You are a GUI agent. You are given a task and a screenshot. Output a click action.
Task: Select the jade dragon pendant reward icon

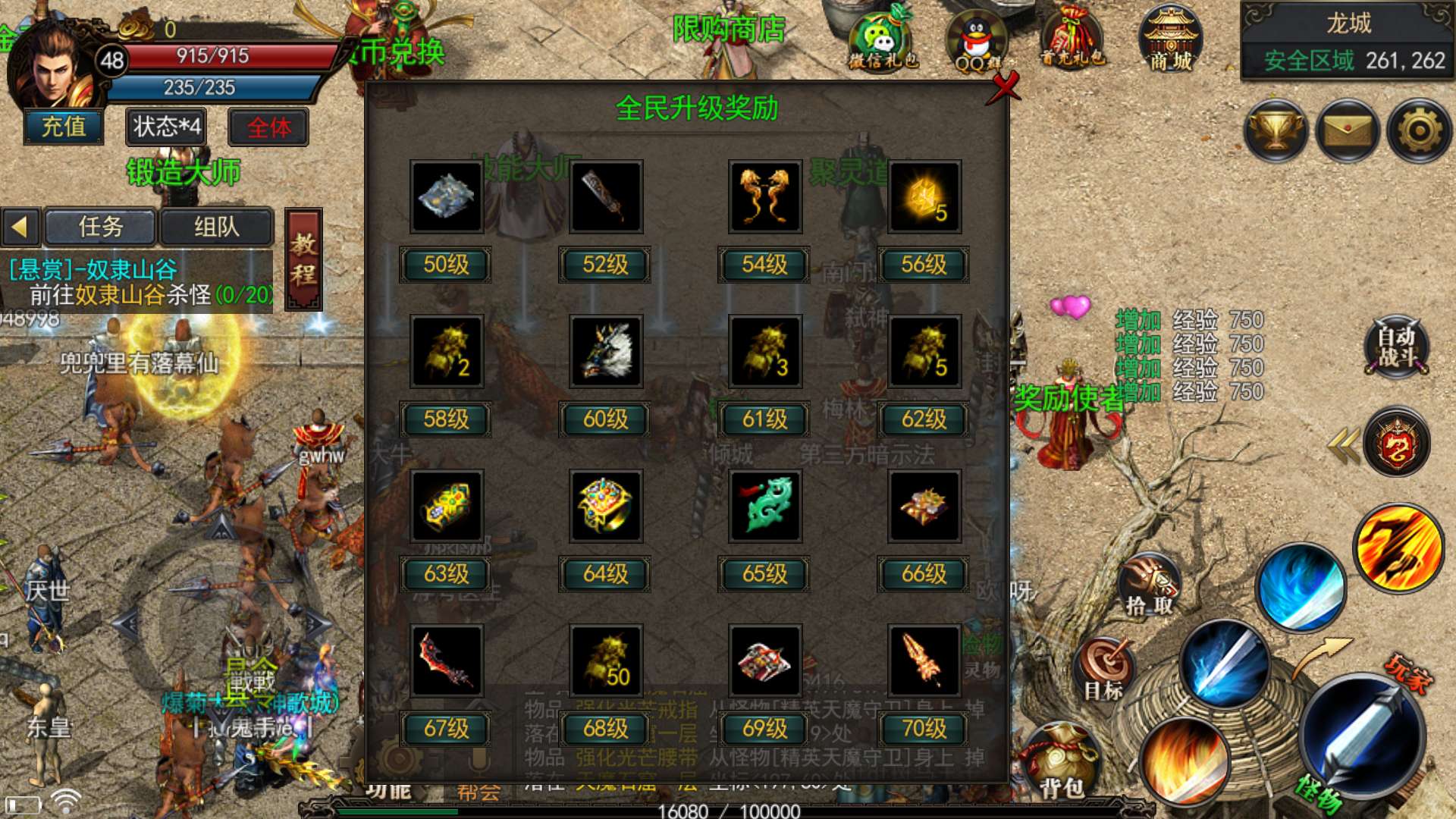click(764, 506)
